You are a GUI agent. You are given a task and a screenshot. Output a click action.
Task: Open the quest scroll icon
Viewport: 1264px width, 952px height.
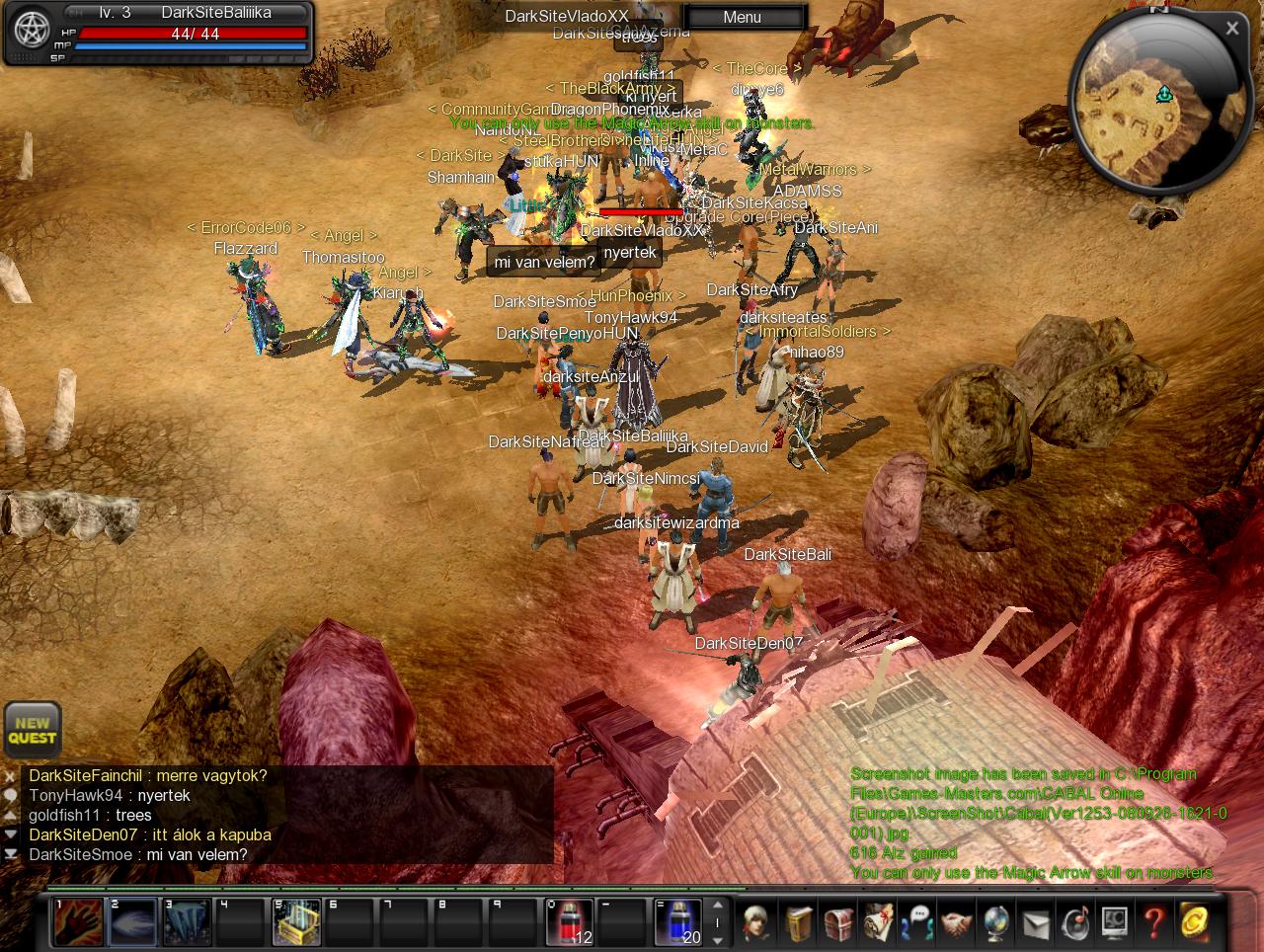[878, 923]
